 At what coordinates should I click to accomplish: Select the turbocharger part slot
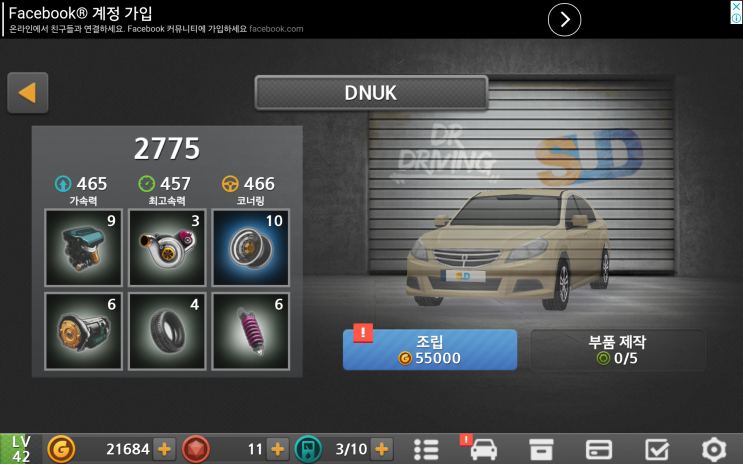(x=167, y=246)
